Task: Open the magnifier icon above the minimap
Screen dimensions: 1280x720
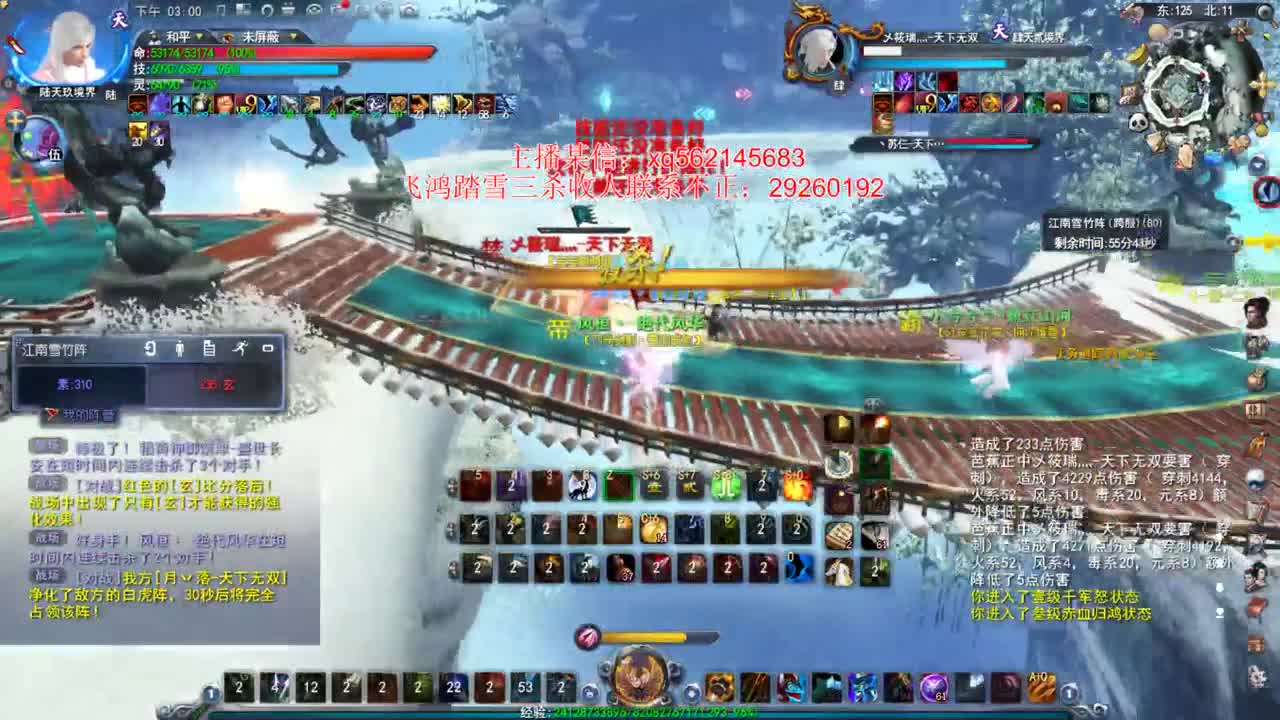Action: pos(1263,12)
